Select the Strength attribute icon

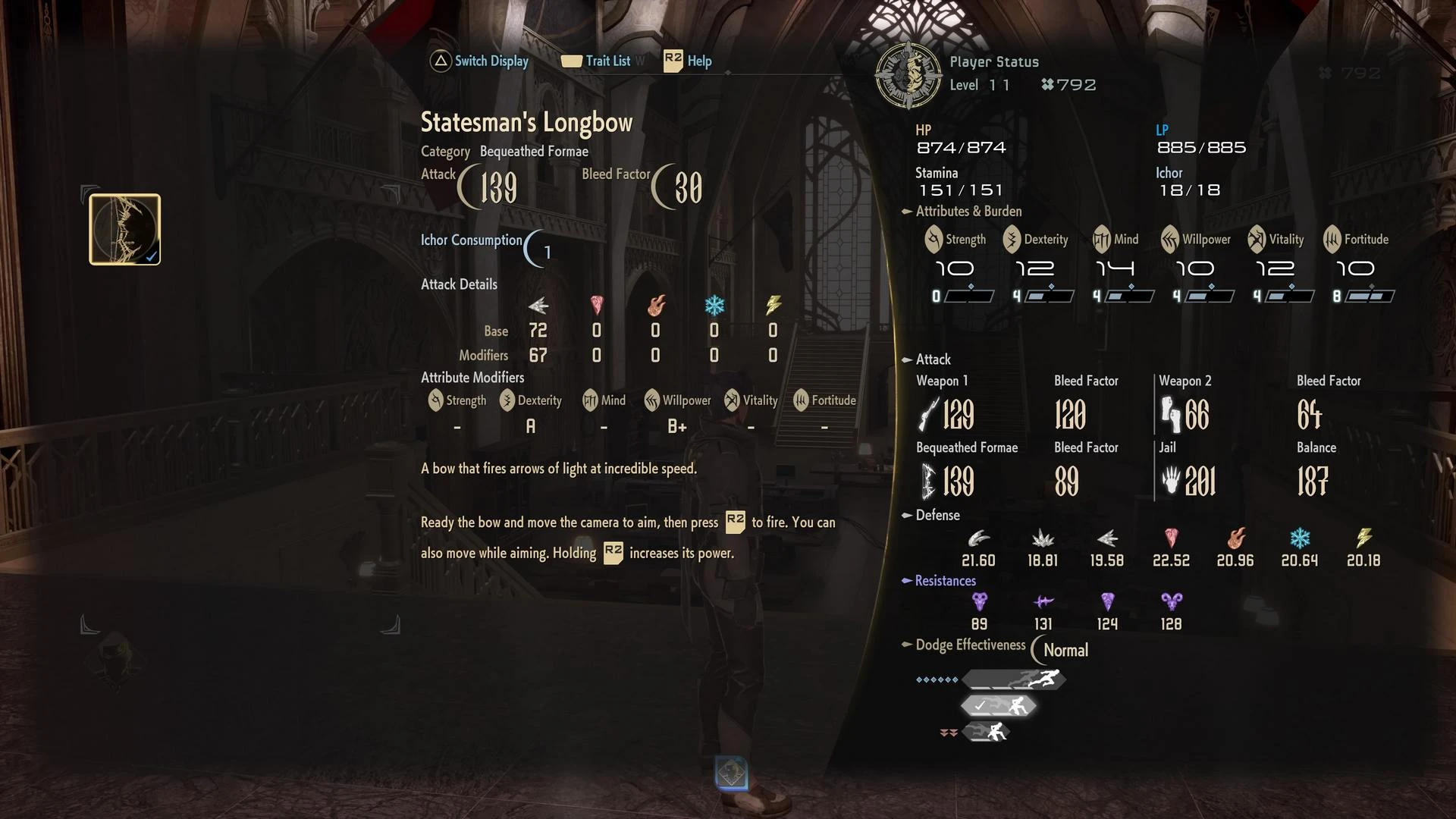pos(934,239)
